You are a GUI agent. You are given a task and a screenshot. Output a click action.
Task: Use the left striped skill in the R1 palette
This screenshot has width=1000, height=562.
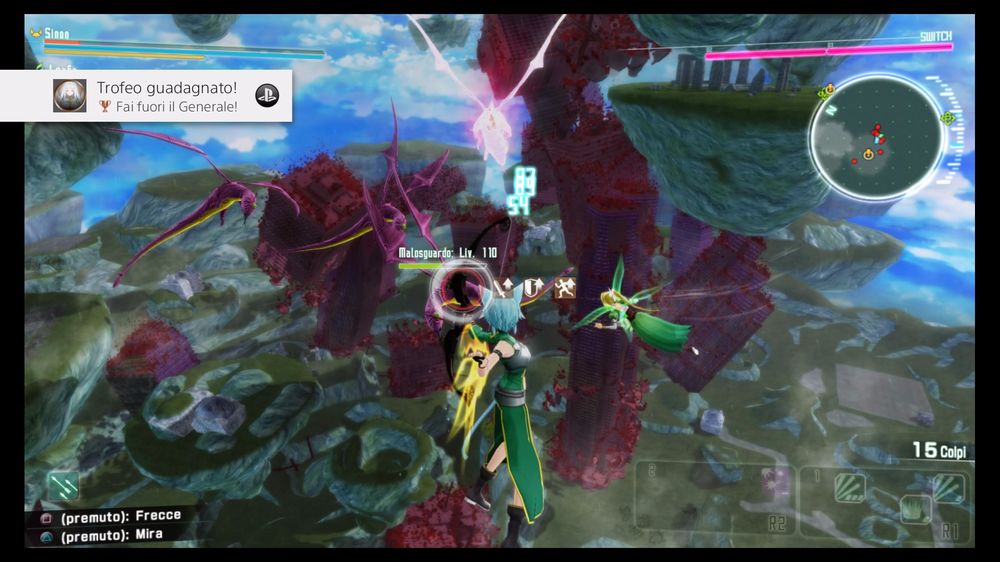[850, 487]
